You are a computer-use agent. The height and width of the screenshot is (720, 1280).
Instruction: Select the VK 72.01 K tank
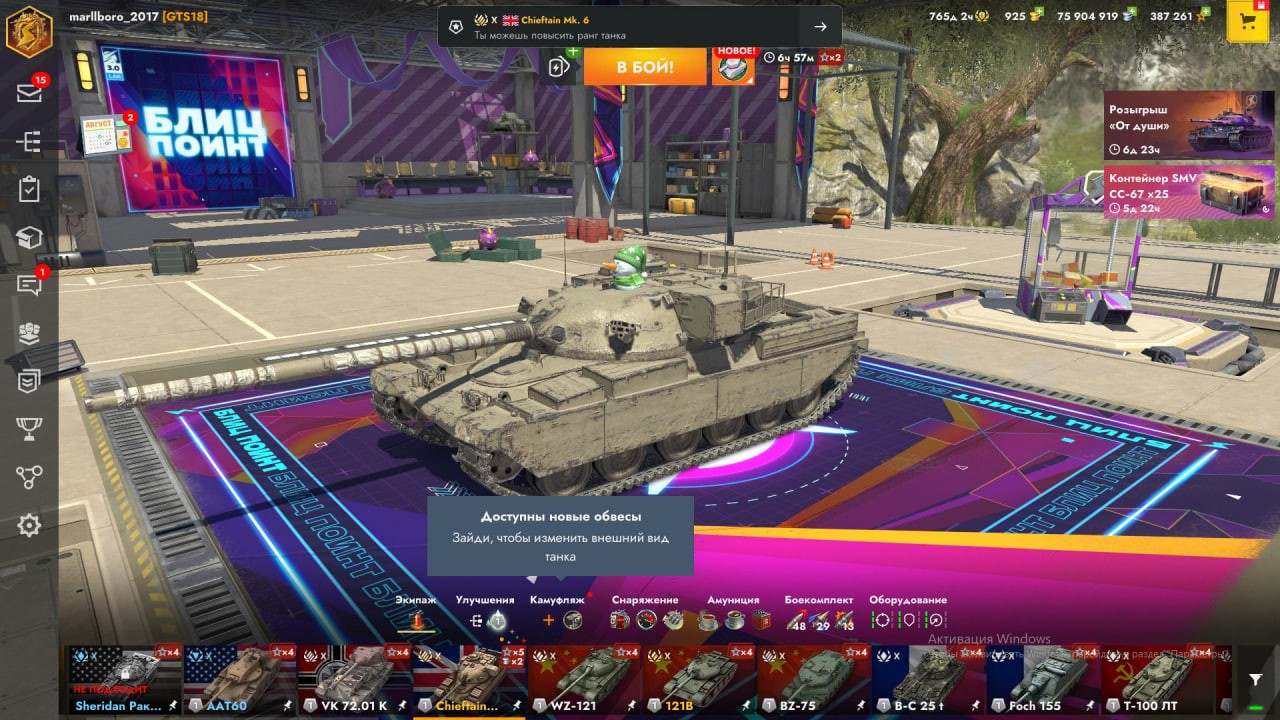pos(355,678)
